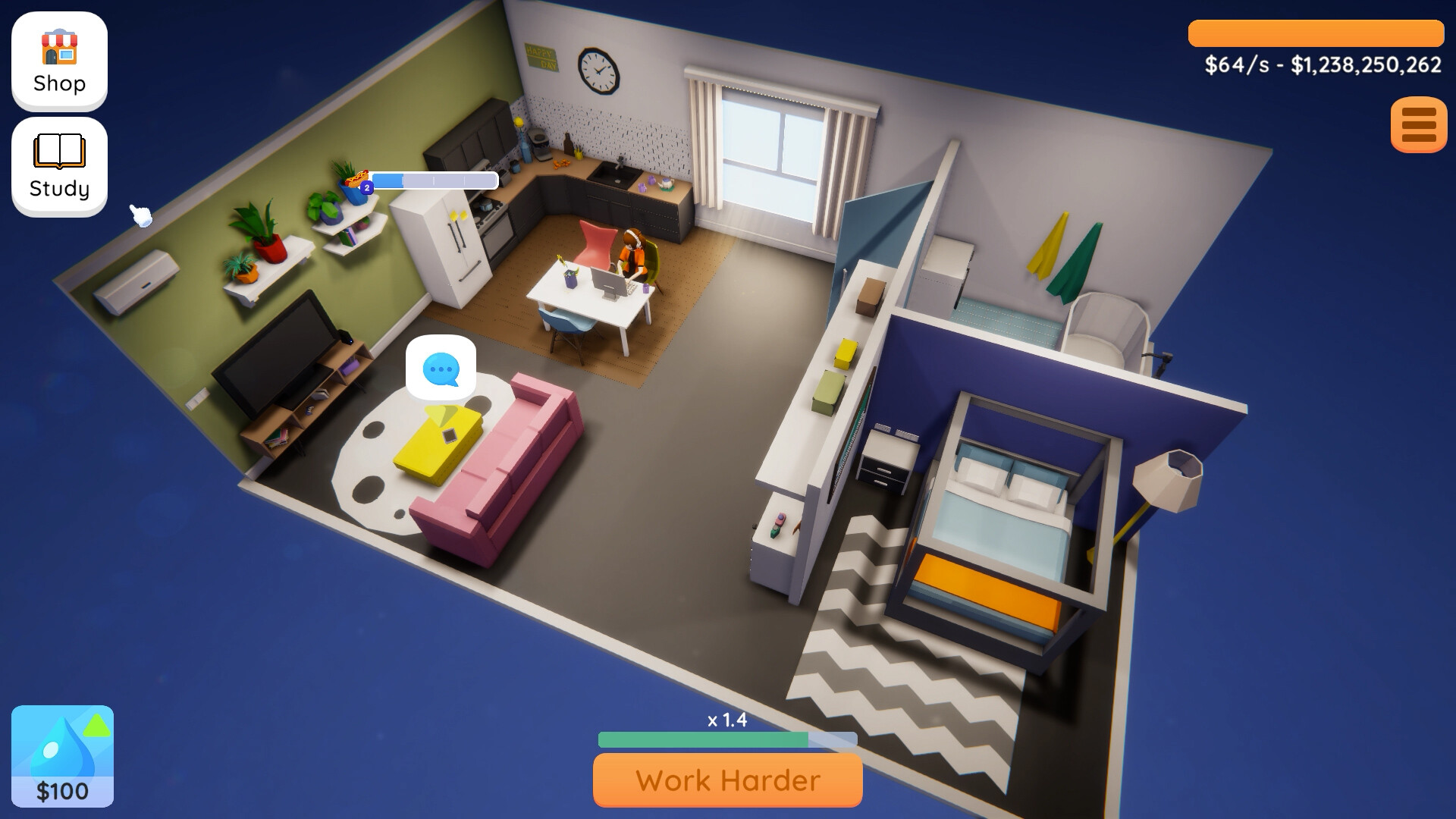Screen dimensions: 1456x819
Task: Open the Shop panel
Action: click(x=58, y=61)
